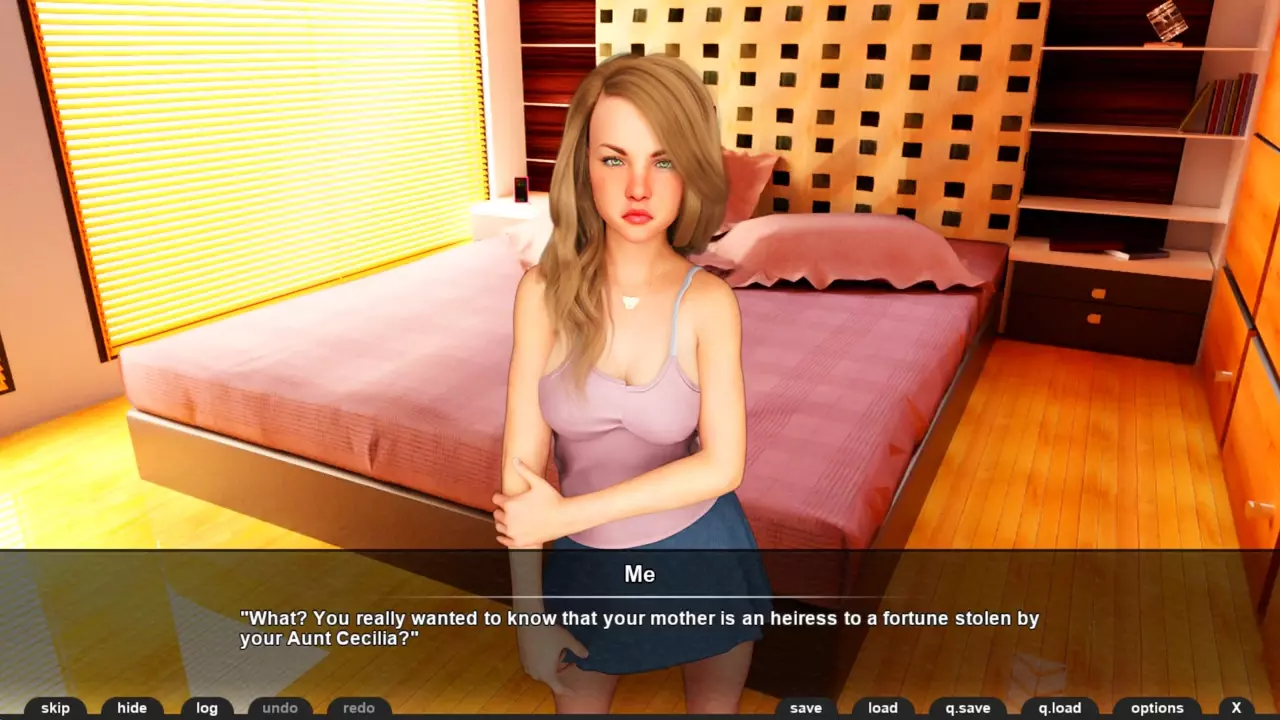The height and width of the screenshot is (720, 1280).
Task: Open the load menu
Action: tap(883, 708)
